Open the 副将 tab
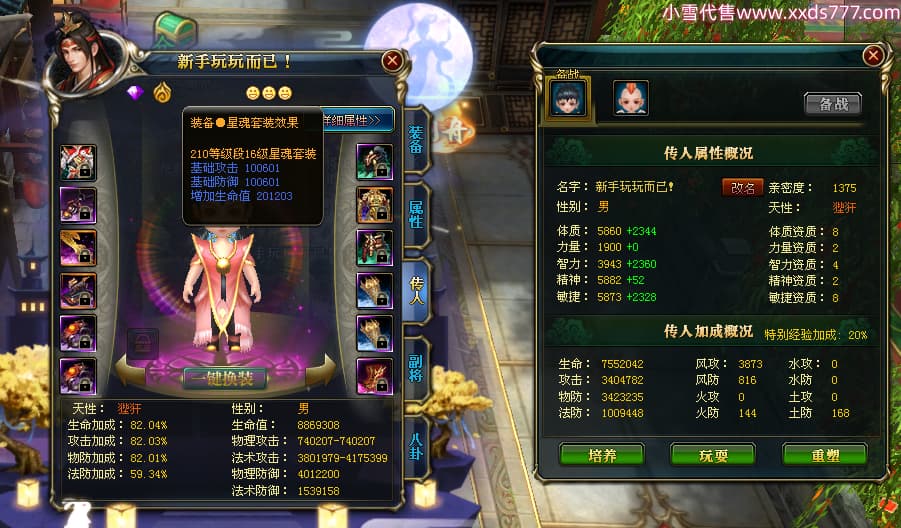901x528 pixels. click(416, 362)
